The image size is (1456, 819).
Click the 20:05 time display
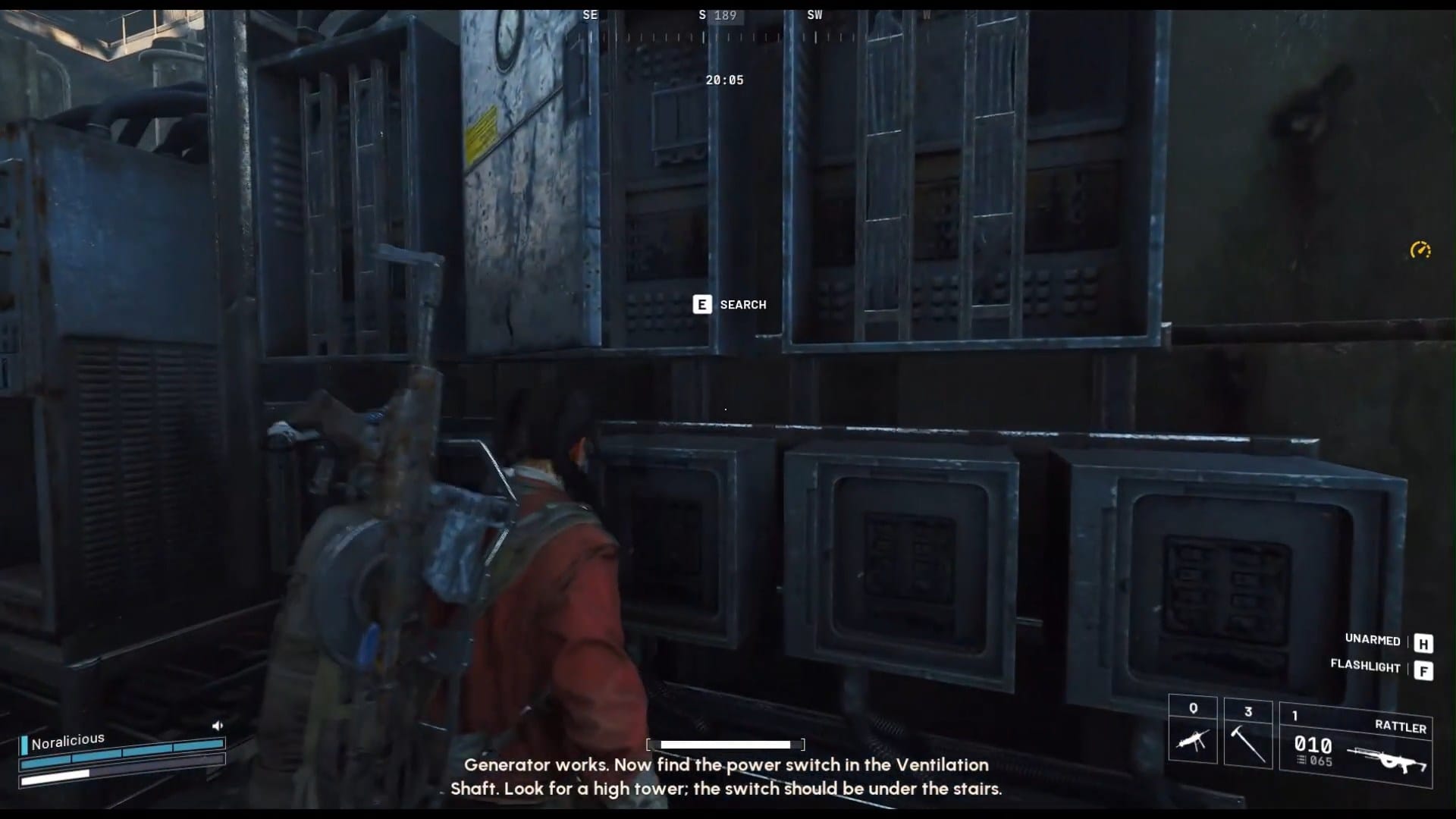tap(724, 80)
